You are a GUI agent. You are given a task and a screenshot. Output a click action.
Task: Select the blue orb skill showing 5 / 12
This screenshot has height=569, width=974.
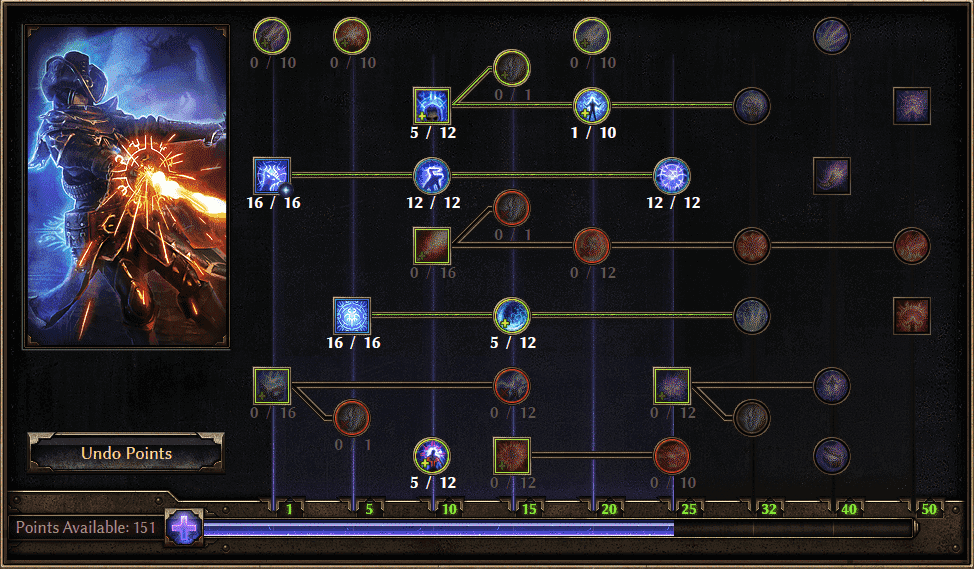[512, 316]
